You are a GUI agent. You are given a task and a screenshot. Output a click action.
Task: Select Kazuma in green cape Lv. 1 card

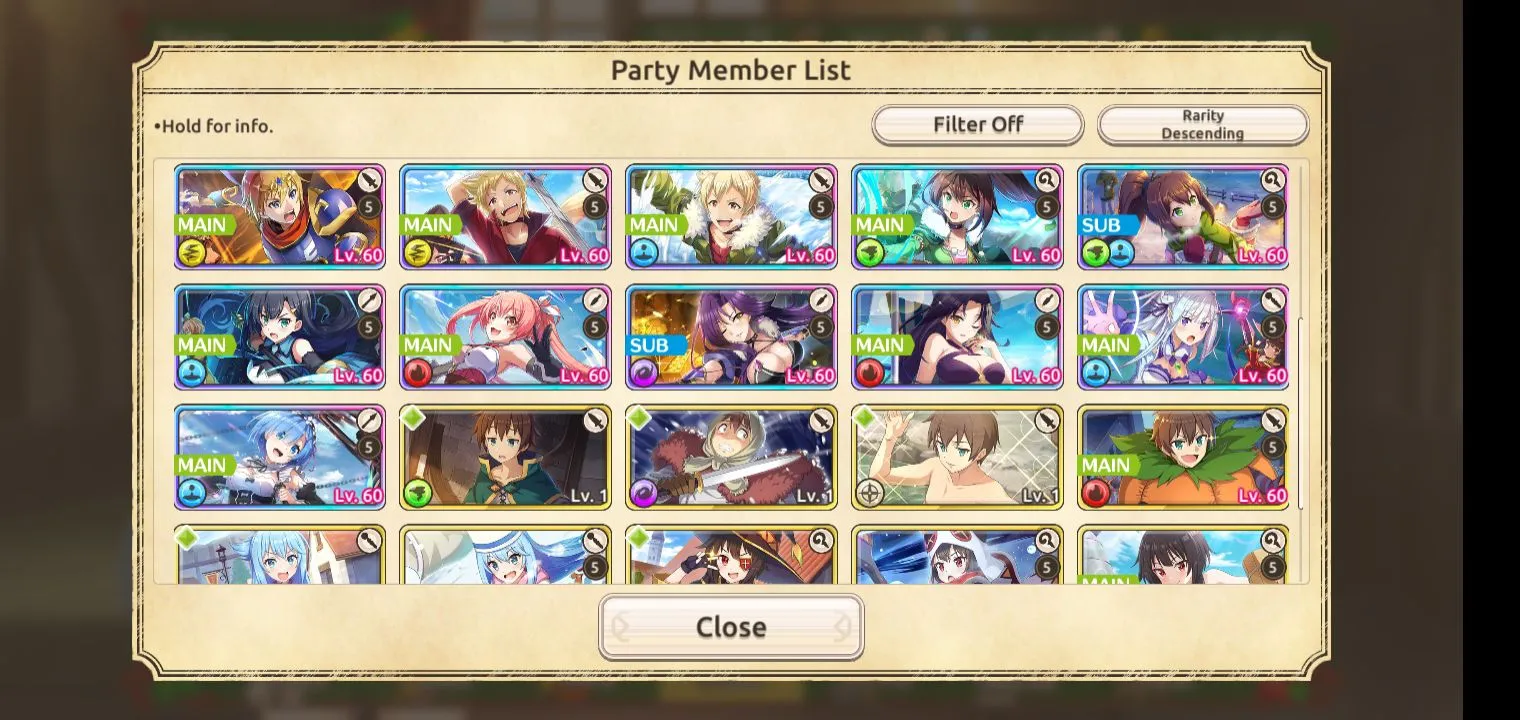[505, 457]
